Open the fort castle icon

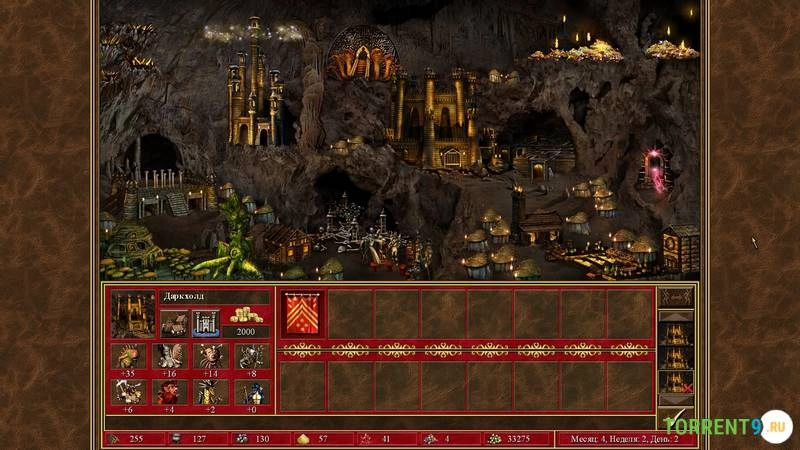click(205, 322)
